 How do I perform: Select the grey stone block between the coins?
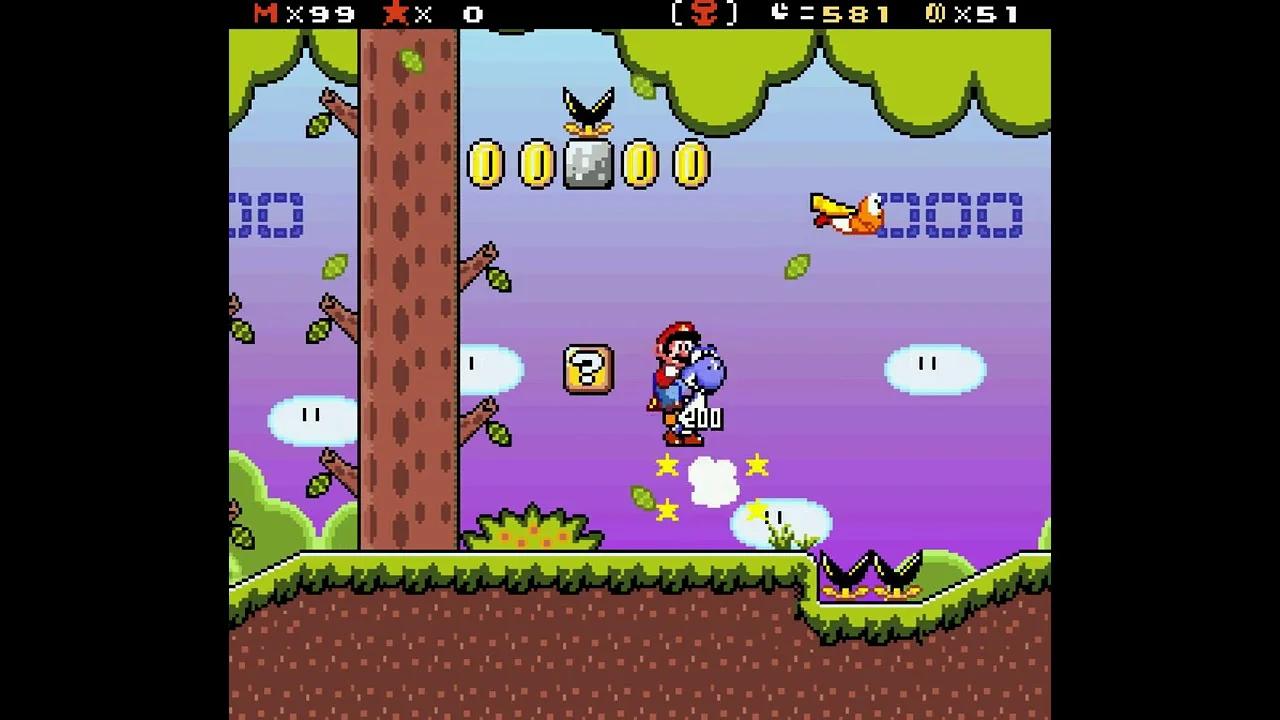click(591, 163)
